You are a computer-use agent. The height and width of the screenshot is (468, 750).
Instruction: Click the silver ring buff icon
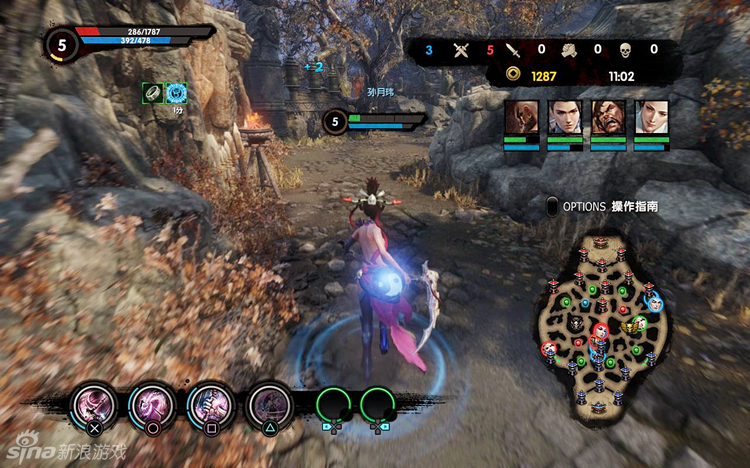[x=152, y=92]
